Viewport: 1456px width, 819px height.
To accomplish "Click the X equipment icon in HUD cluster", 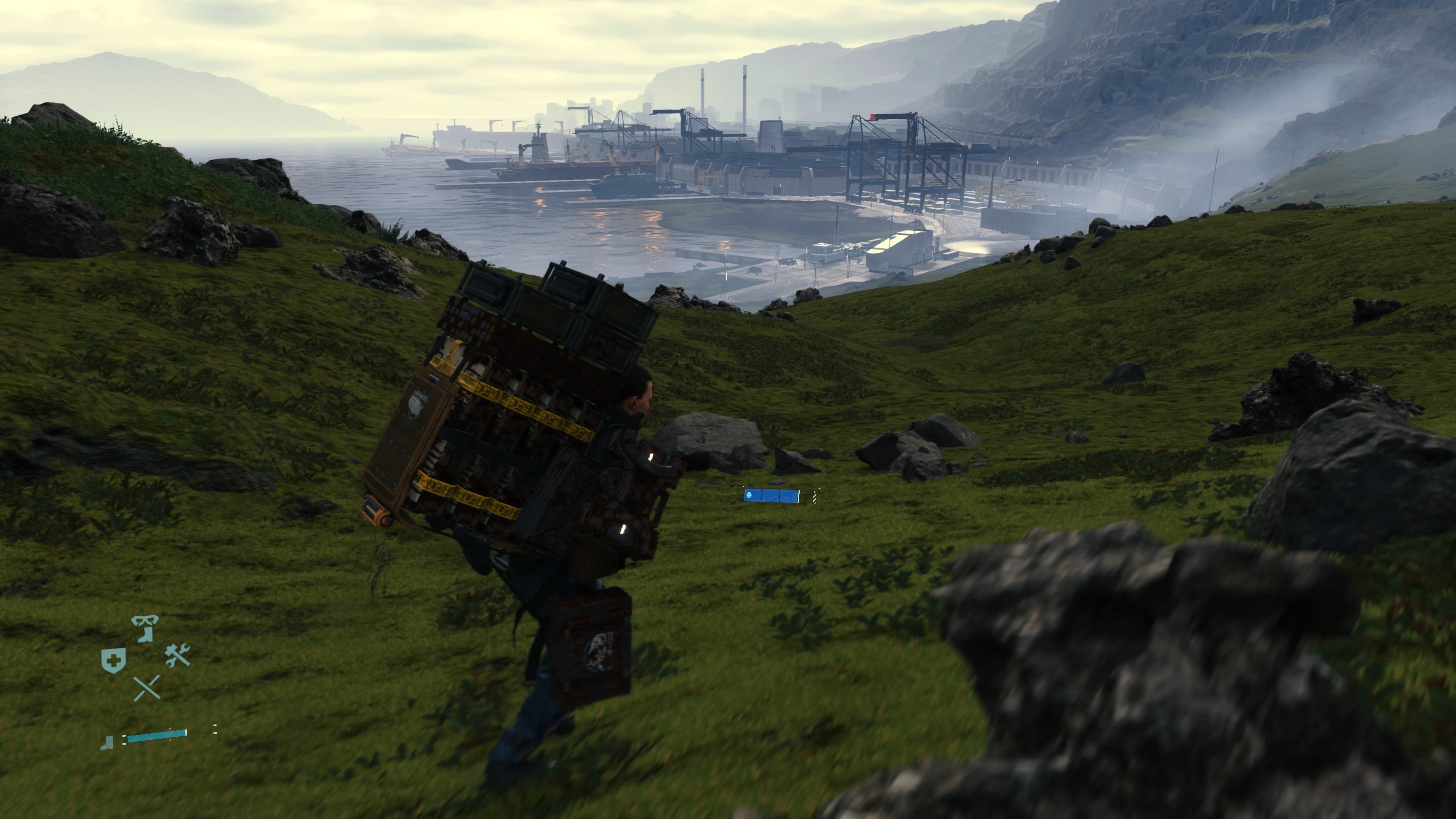I will (147, 689).
